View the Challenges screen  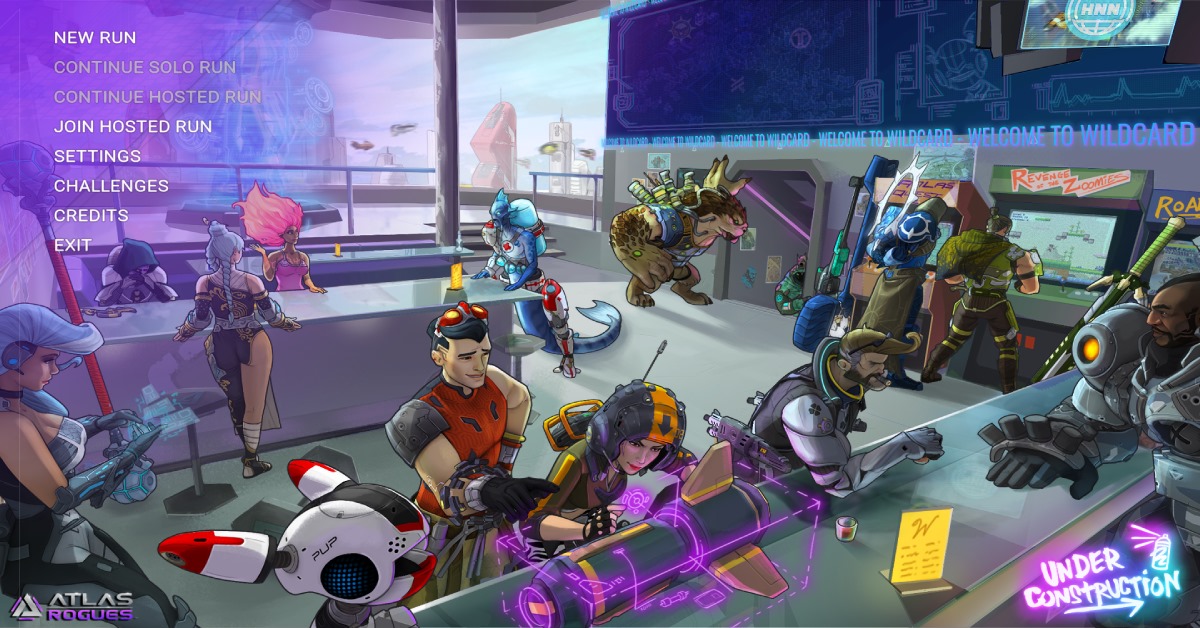pyautogui.click(x=111, y=186)
